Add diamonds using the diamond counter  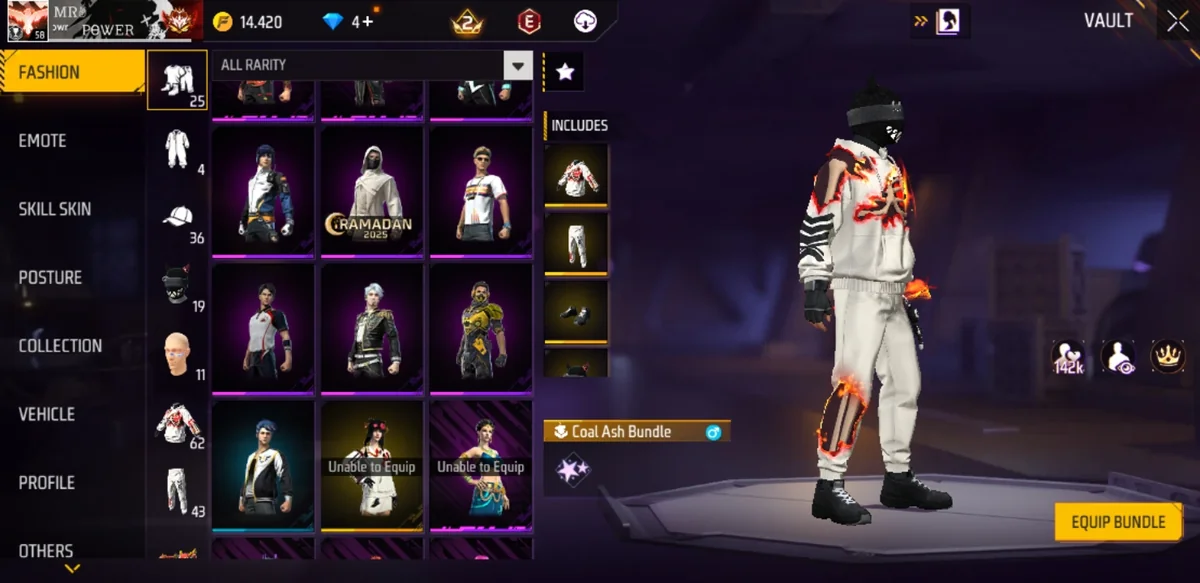(x=348, y=22)
